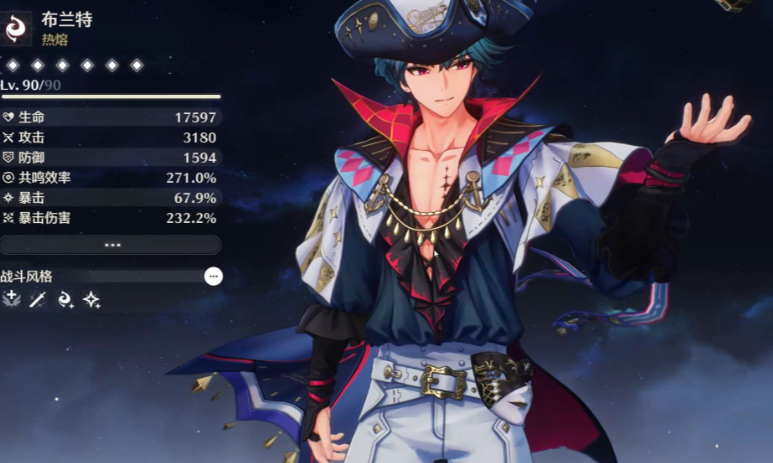This screenshot has height=463, width=773.
Task: Open combat style details via round ellipsis button
Action: 213,276
